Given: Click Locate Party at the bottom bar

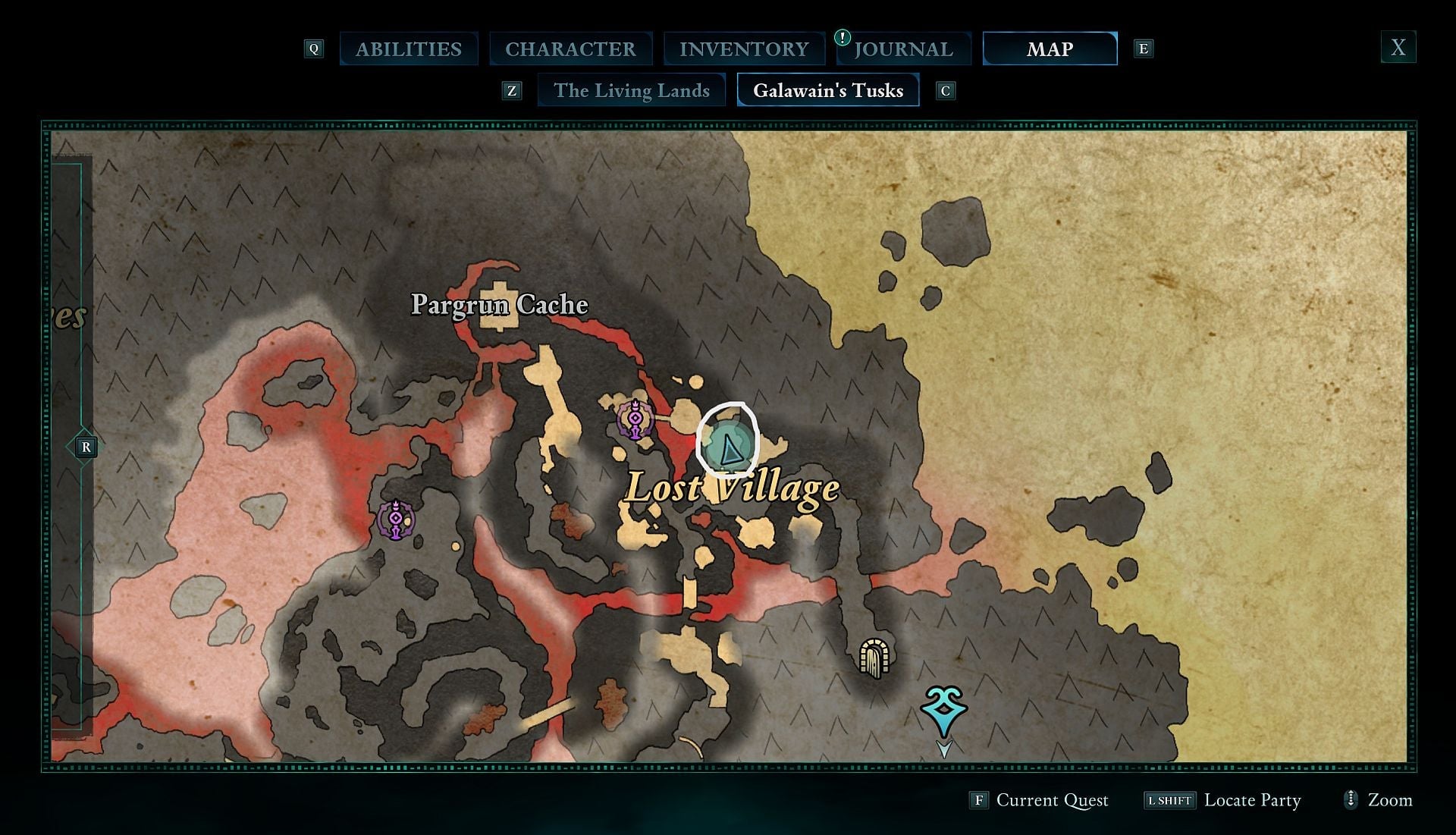Looking at the screenshot, I should 1253,800.
